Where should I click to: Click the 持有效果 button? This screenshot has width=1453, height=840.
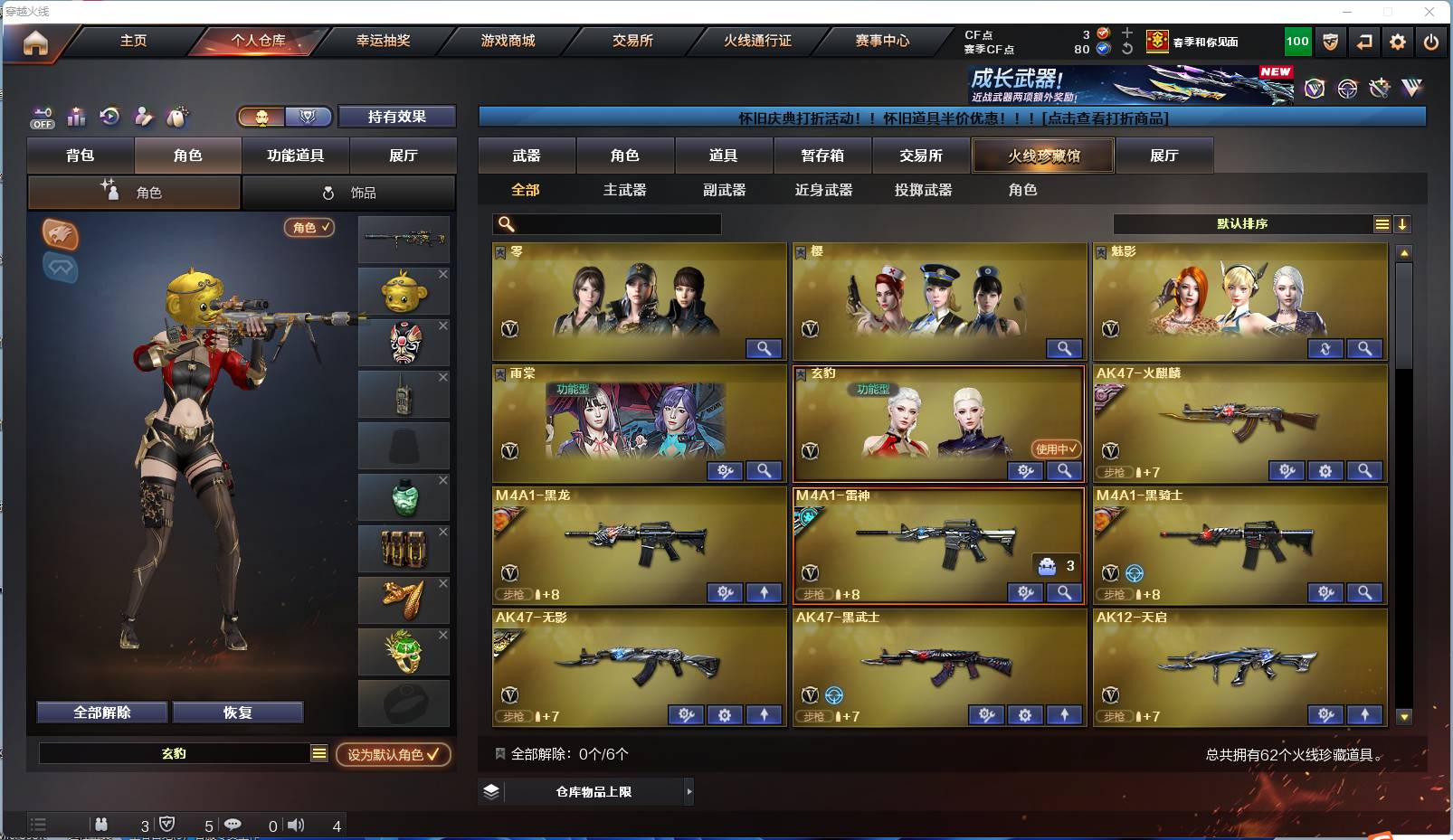(396, 117)
